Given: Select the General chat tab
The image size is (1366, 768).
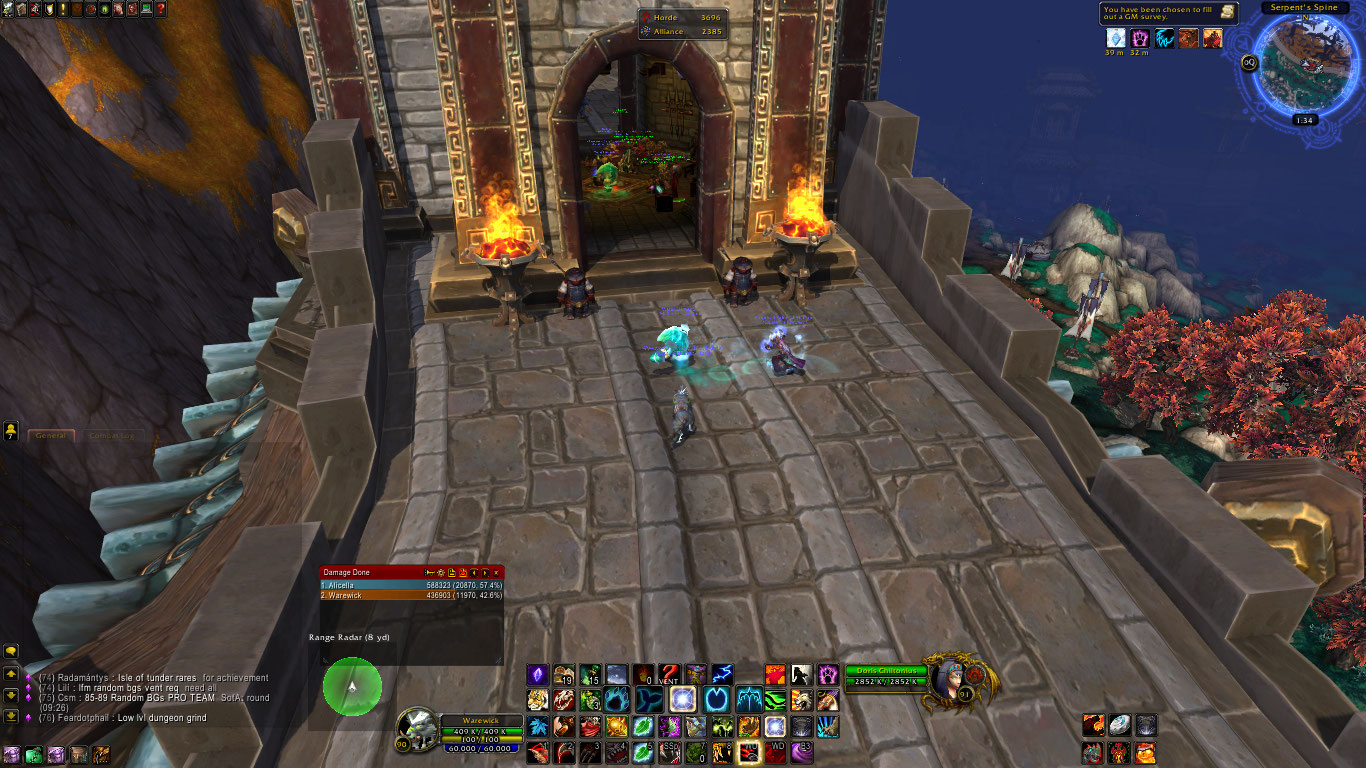Looking at the screenshot, I should point(50,435).
